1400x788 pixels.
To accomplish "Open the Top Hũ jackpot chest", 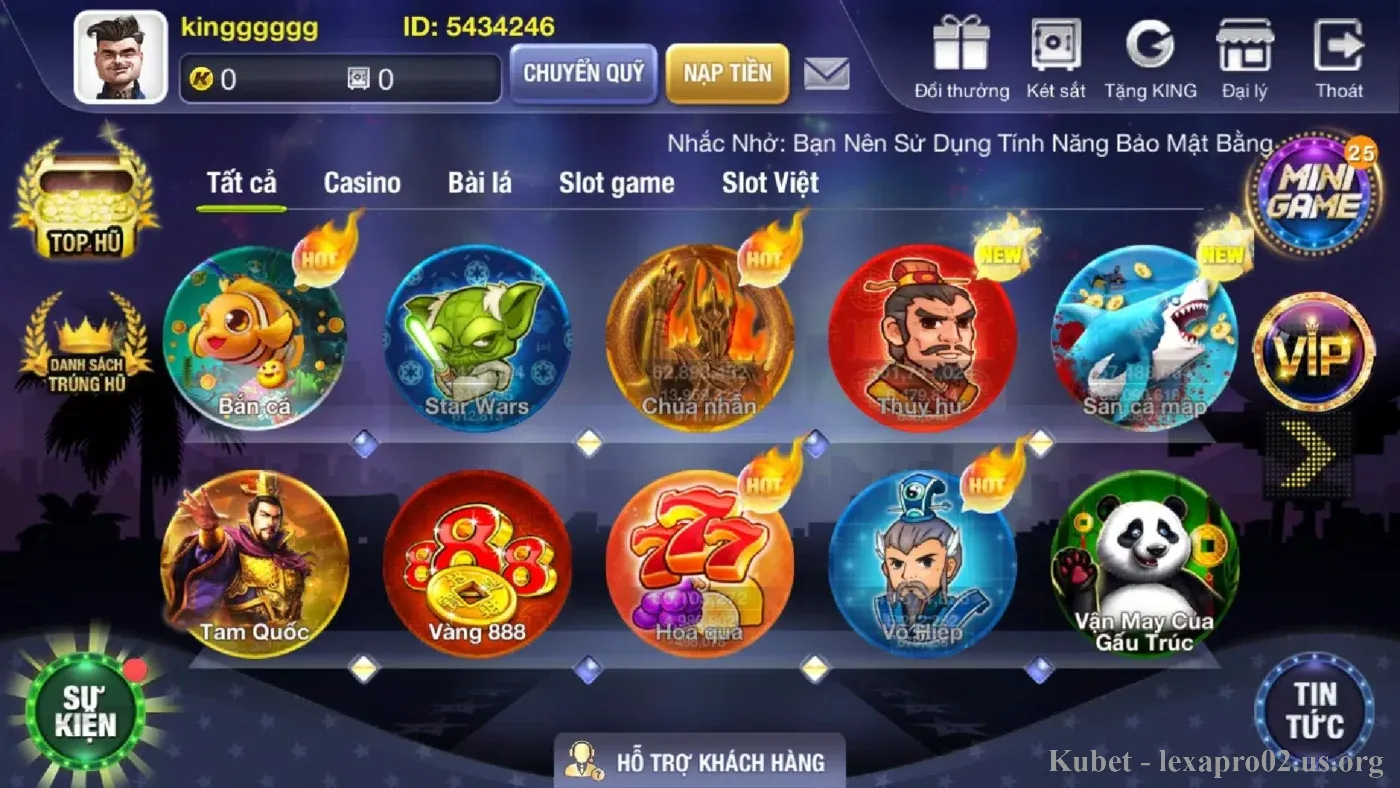I will pos(85,200).
